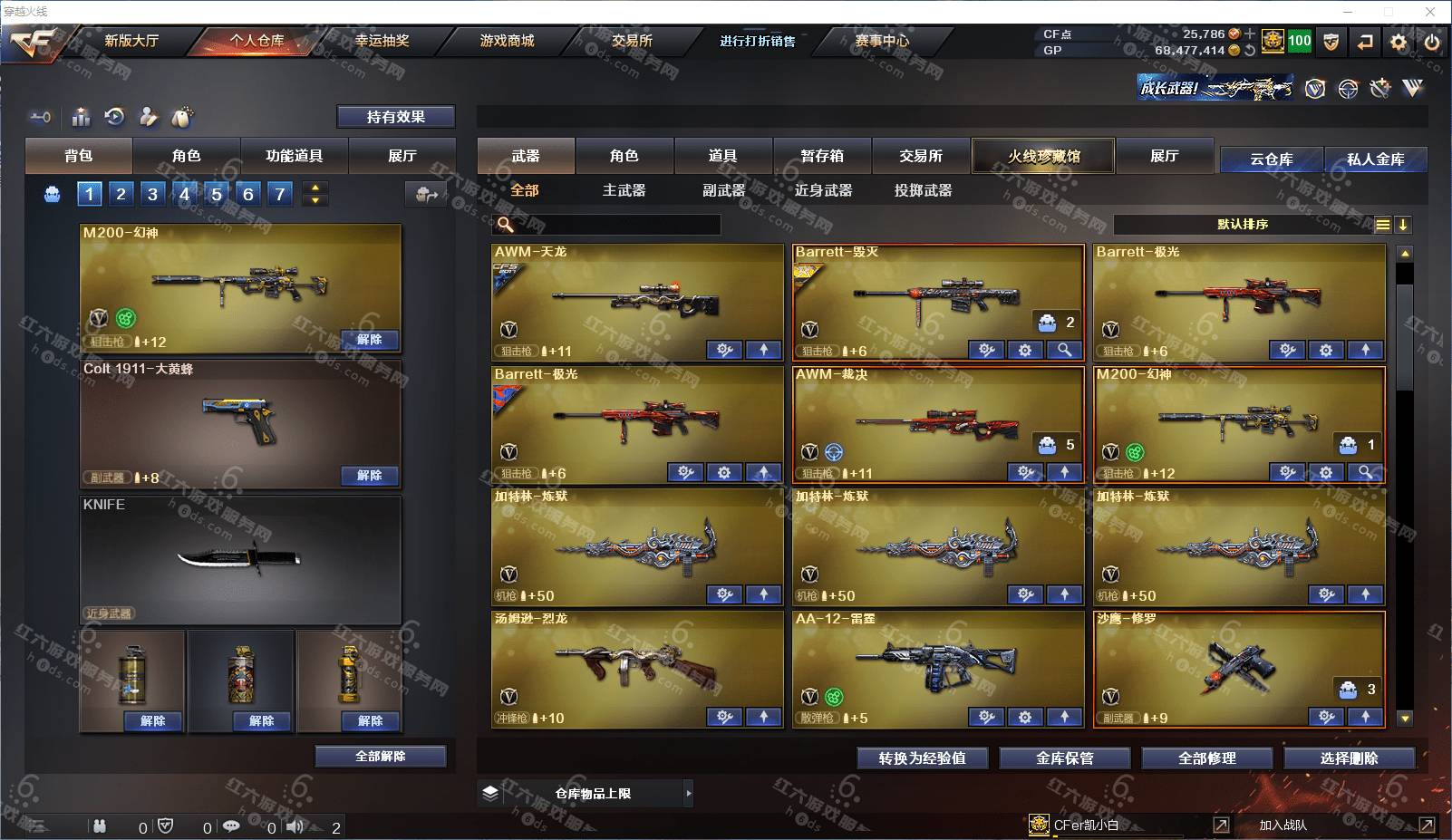Image resolution: width=1452 pixels, height=840 pixels.
Task: Click 转换为经验值 button
Action: coord(922,758)
